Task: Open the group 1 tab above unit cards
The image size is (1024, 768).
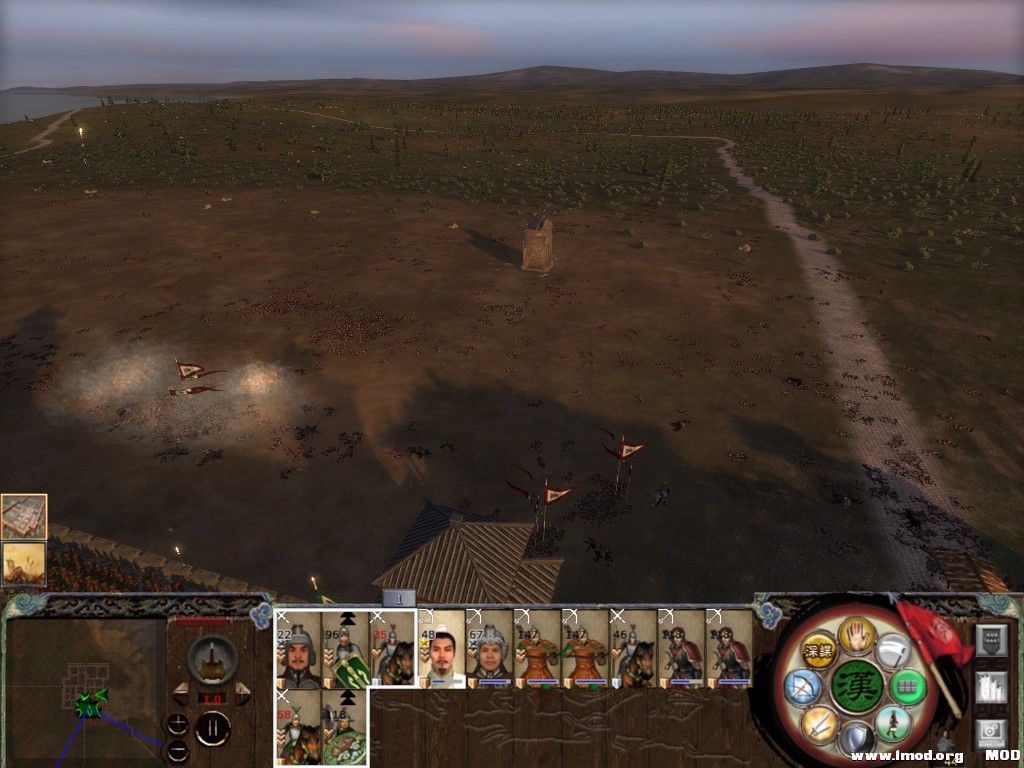Action: click(398, 598)
